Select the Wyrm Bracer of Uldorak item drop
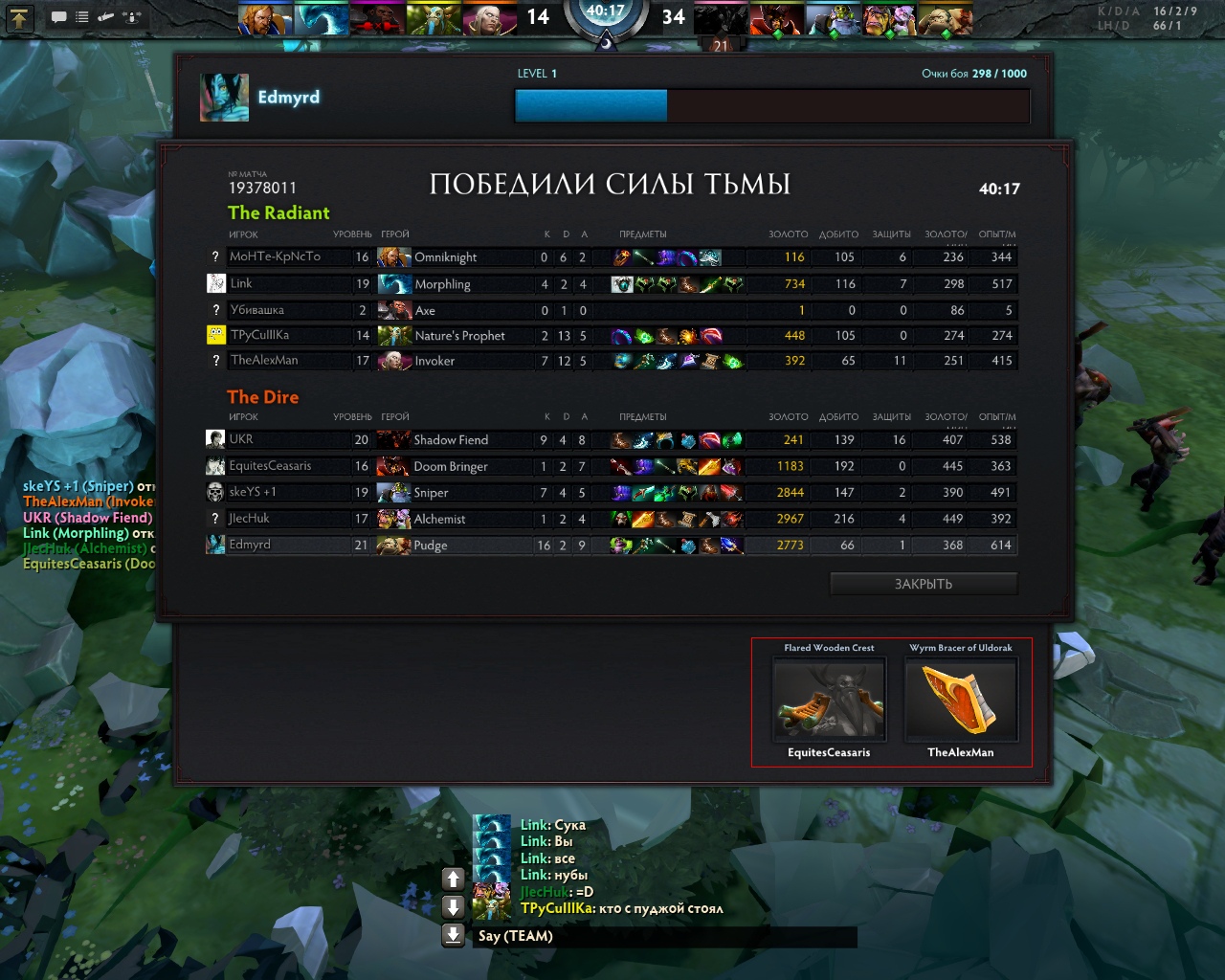The height and width of the screenshot is (980, 1225). (x=961, y=699)
